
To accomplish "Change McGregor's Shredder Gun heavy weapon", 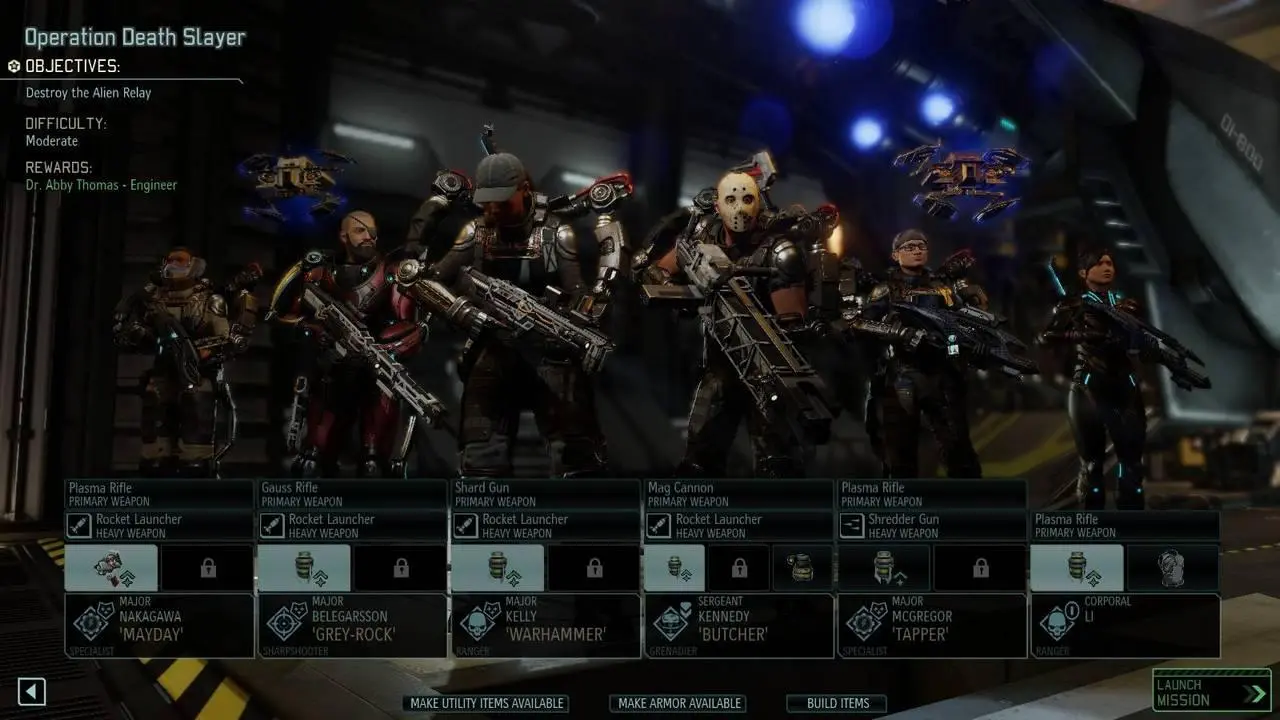I will pos(932,526).
